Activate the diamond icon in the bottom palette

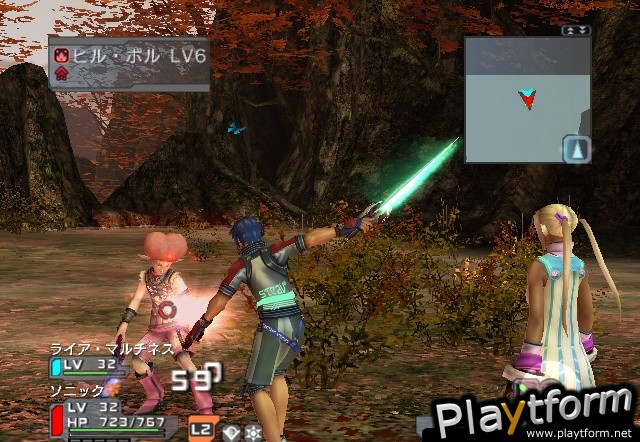pos(231,432)
